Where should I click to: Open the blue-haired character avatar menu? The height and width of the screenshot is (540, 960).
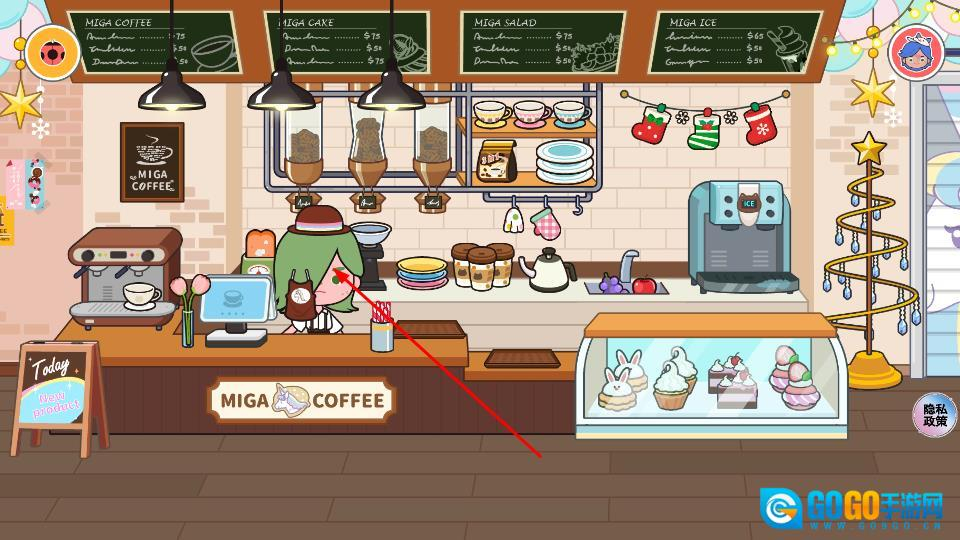pos(913,51)
